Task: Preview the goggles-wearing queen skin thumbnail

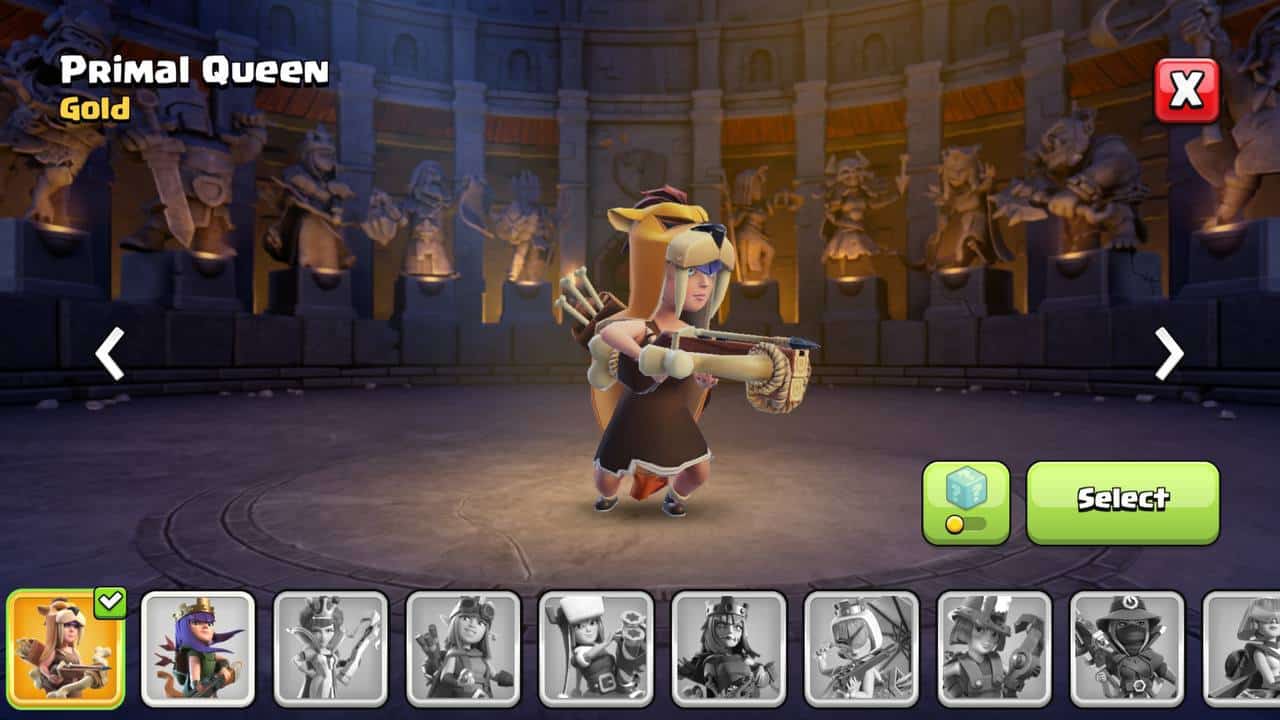Action: (x=463, y=648)
